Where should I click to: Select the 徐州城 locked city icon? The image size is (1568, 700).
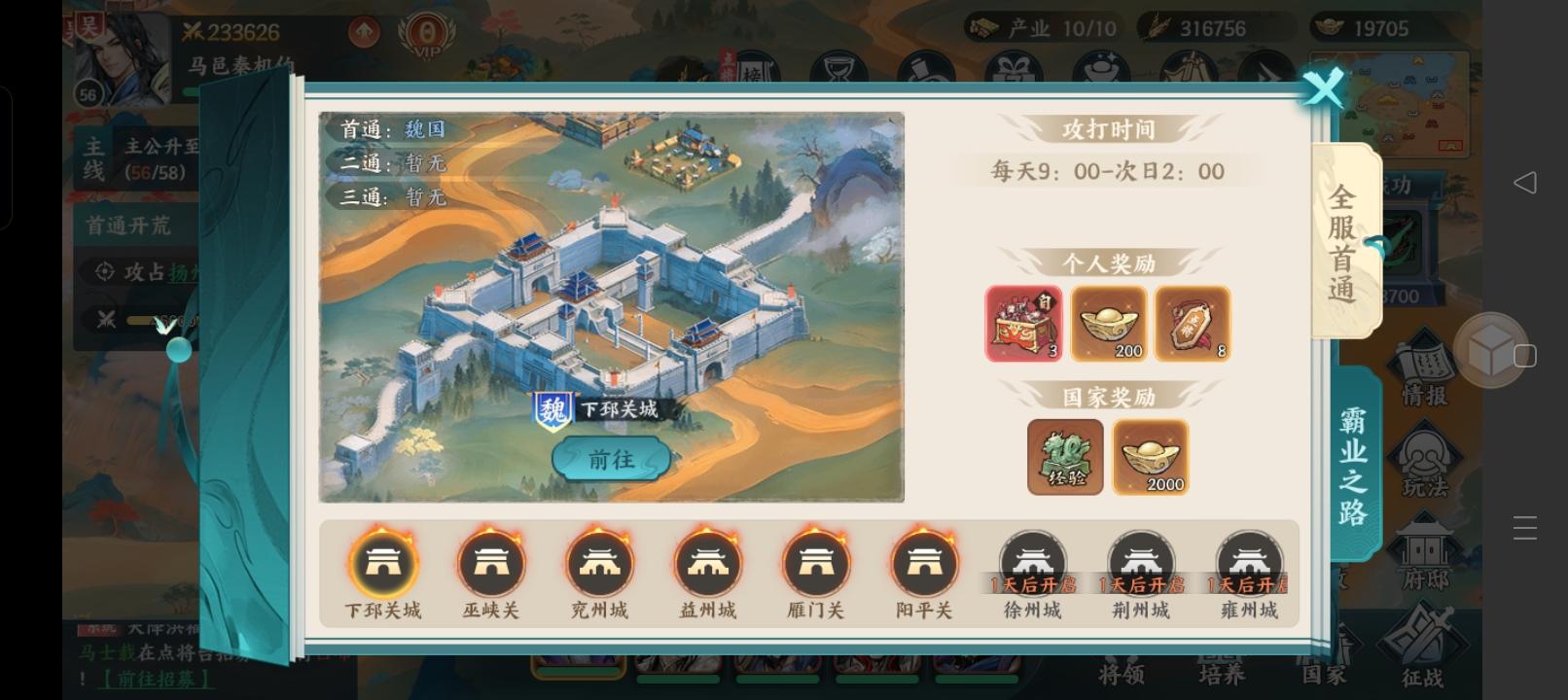tap(1033, 562)
